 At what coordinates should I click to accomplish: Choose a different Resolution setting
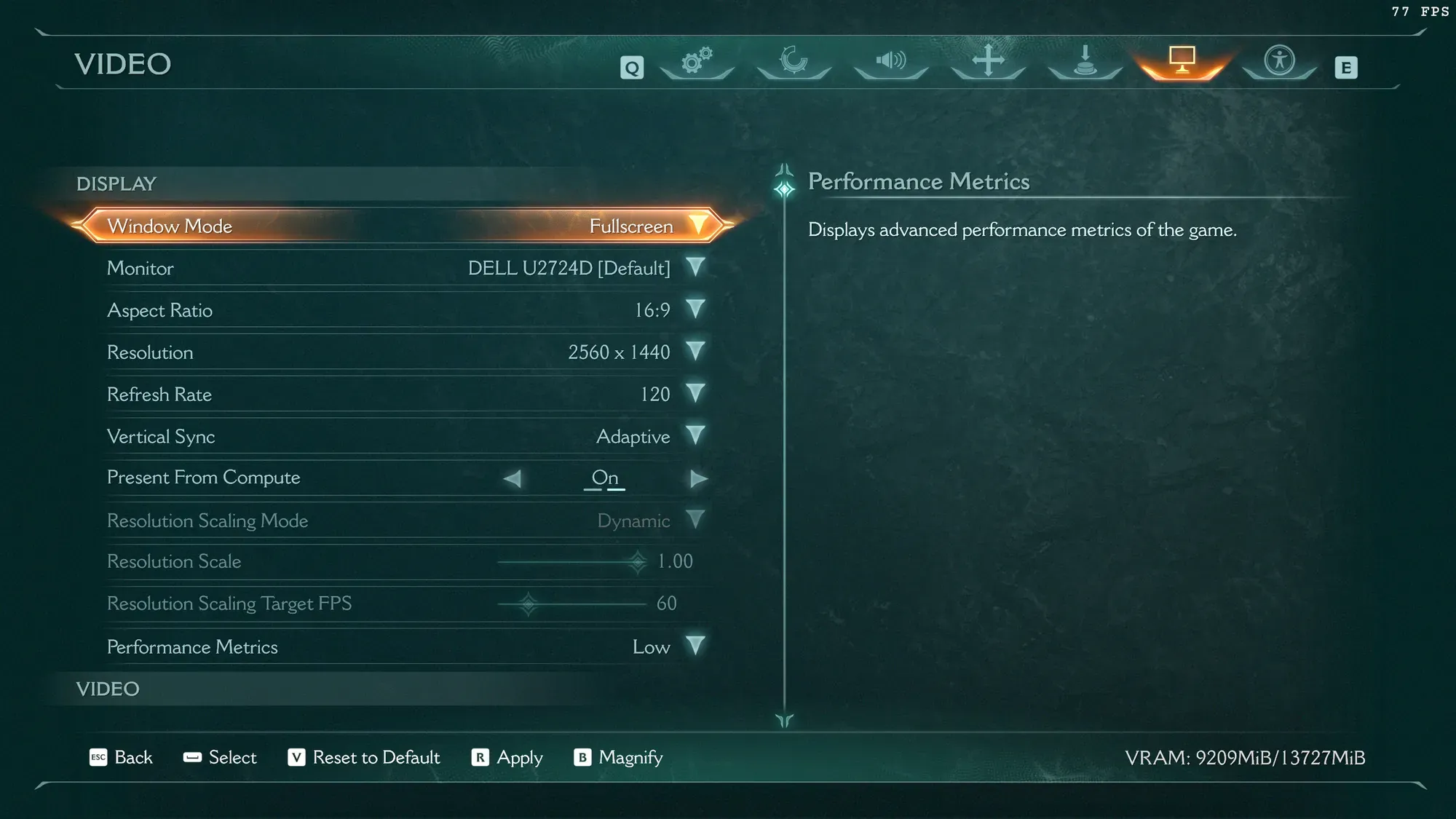pyautogui.click(x=695, y=352)
